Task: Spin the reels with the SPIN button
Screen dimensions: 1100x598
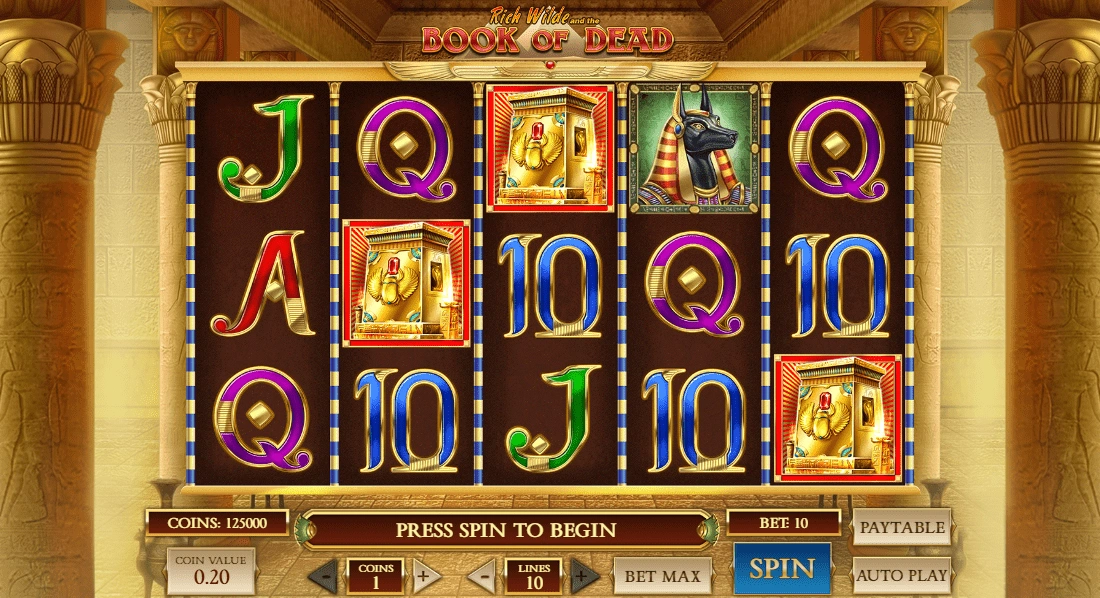Action: [x=782, y=569]
